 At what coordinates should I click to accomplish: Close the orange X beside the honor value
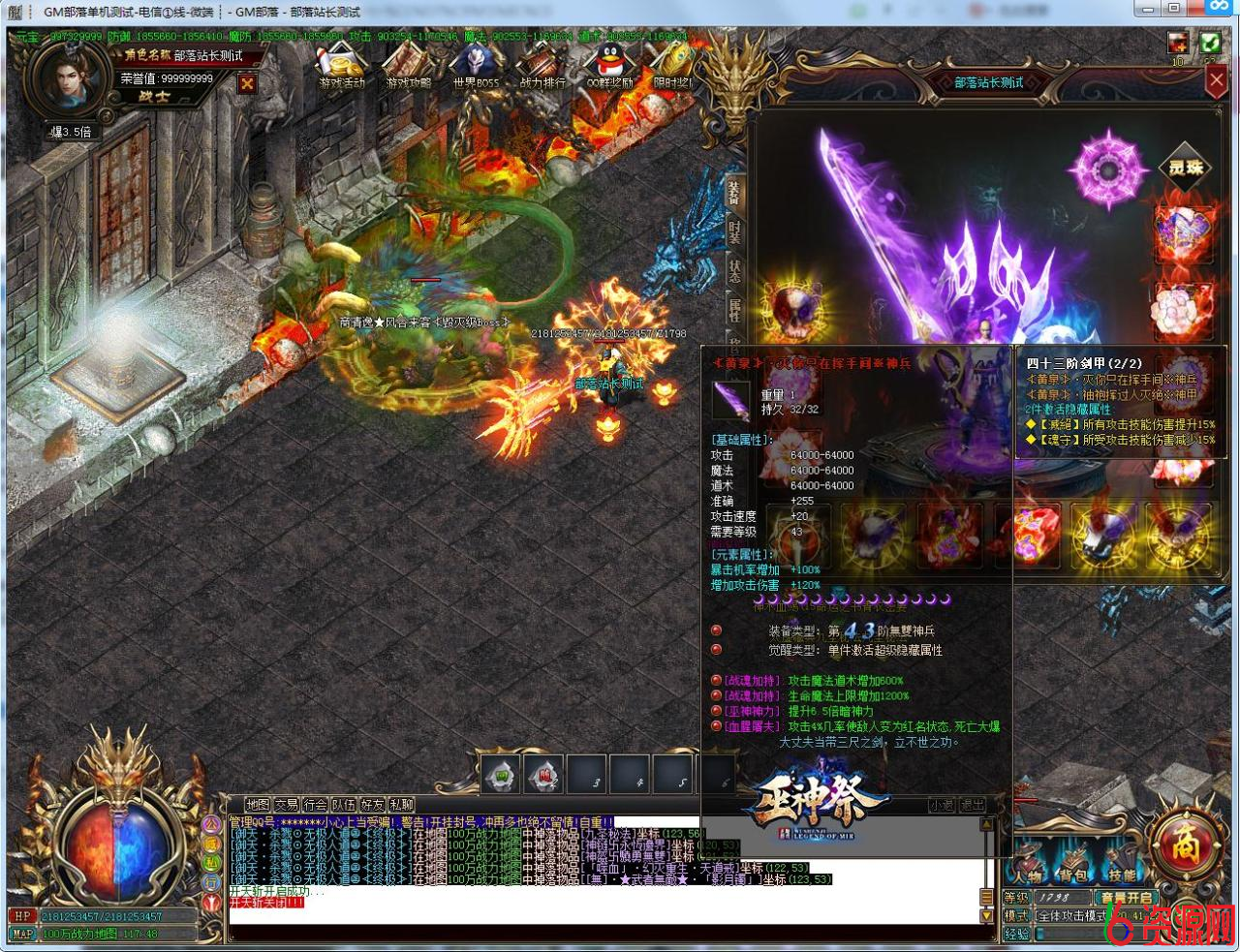point(247,83)
